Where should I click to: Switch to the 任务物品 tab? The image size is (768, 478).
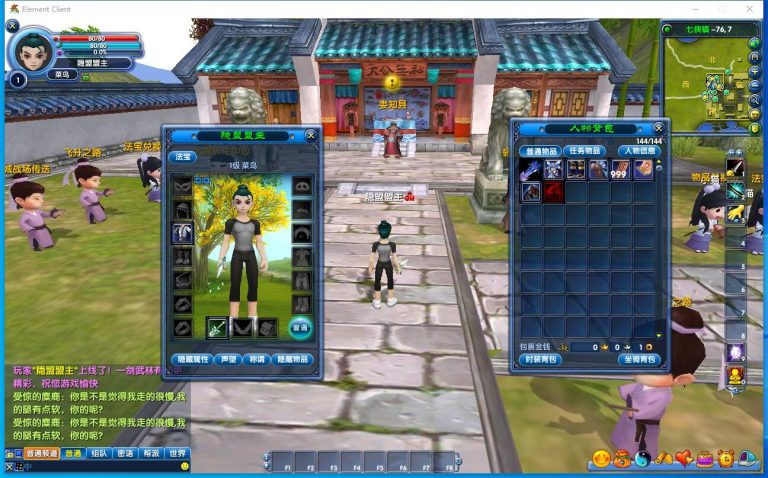(x=584, y=151)
